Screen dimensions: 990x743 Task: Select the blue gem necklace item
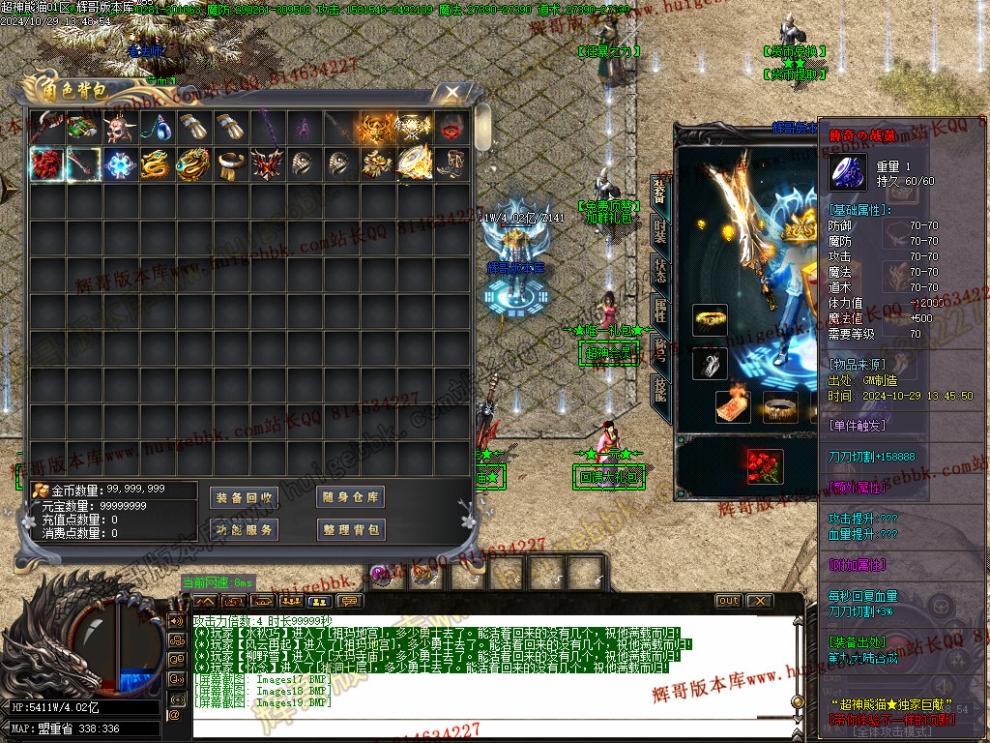[x=158, y=127]
